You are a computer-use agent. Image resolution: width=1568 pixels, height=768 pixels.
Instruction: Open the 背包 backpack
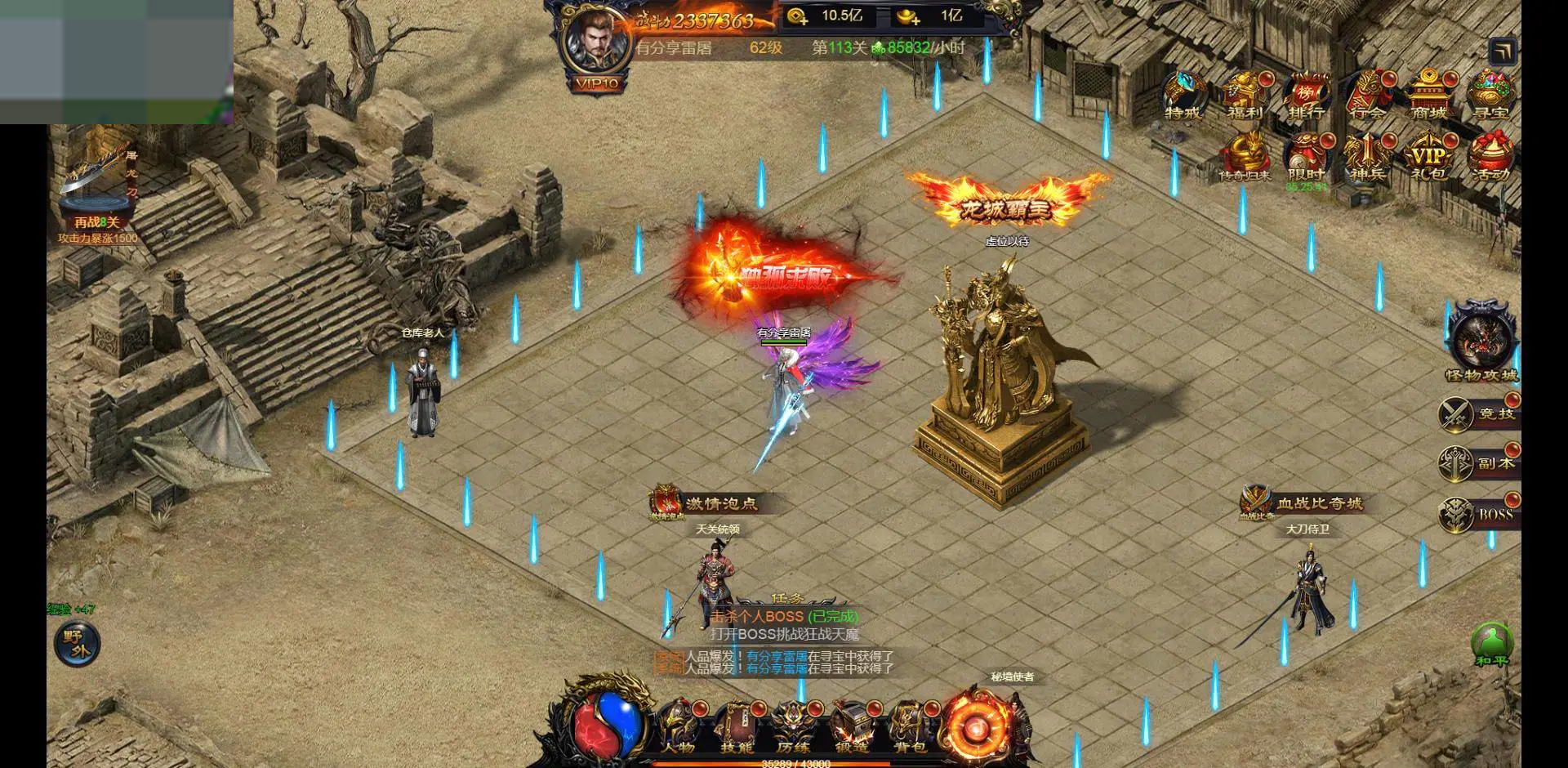pyautogui.click(x=909, y=727)
